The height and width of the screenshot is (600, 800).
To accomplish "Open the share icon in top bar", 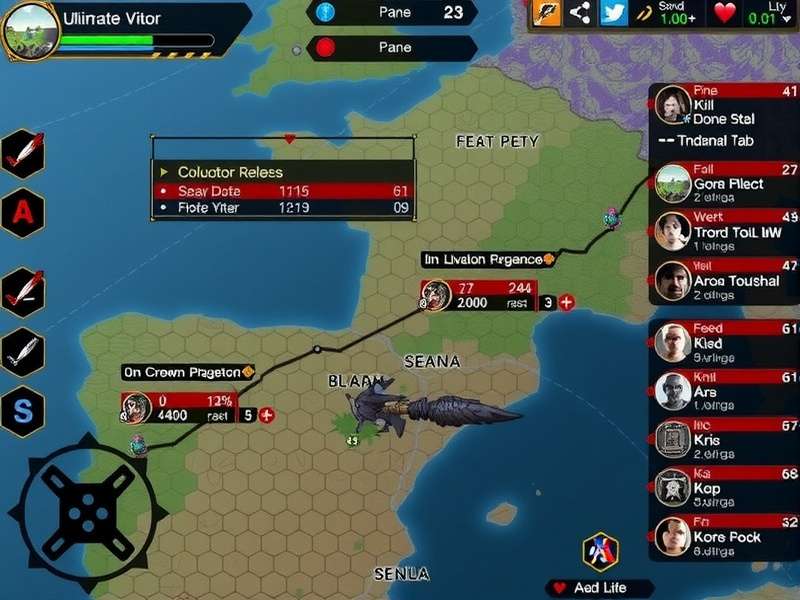I will coord(579,13).
